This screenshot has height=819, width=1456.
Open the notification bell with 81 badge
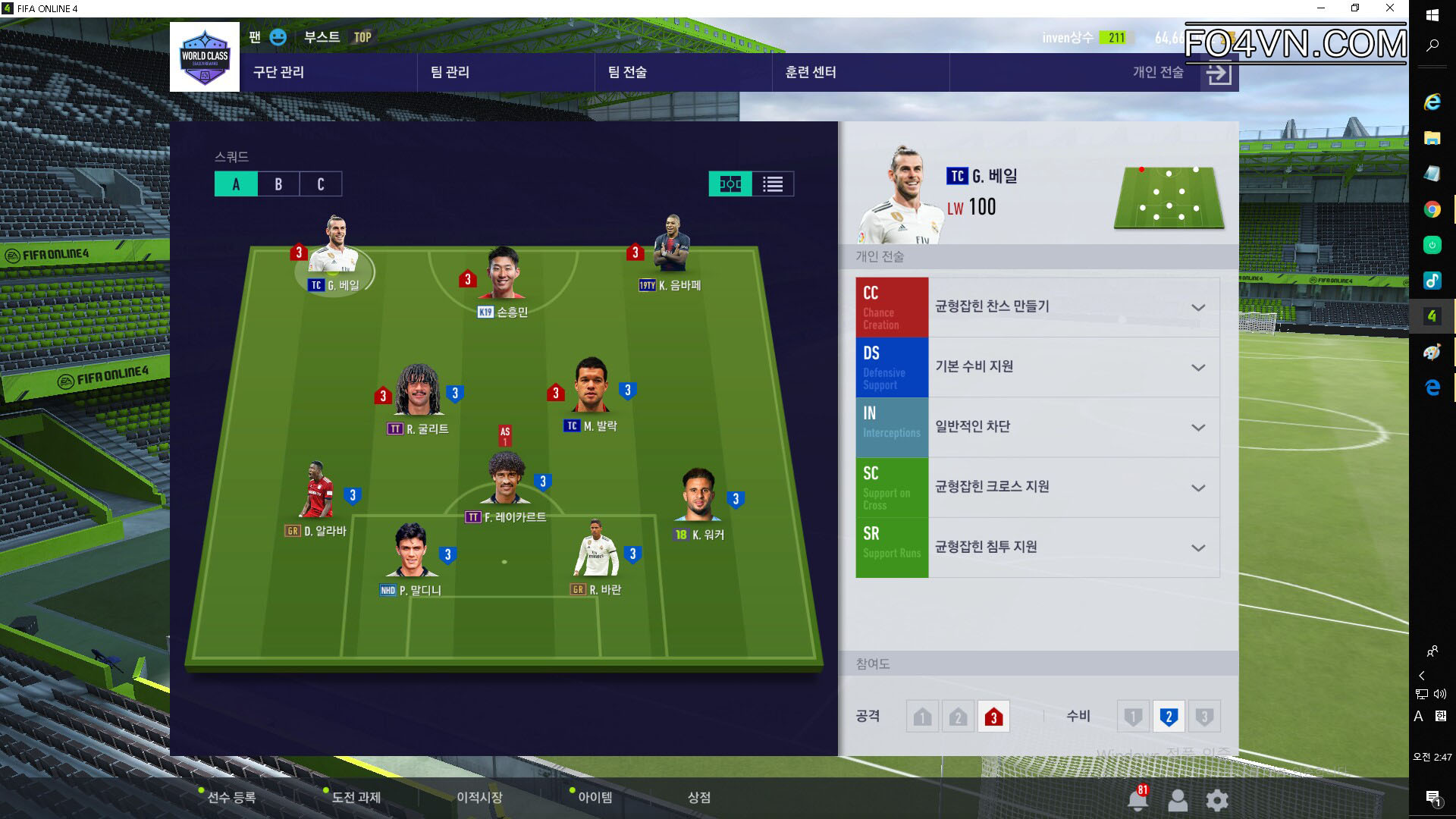tap(1137, 799)
